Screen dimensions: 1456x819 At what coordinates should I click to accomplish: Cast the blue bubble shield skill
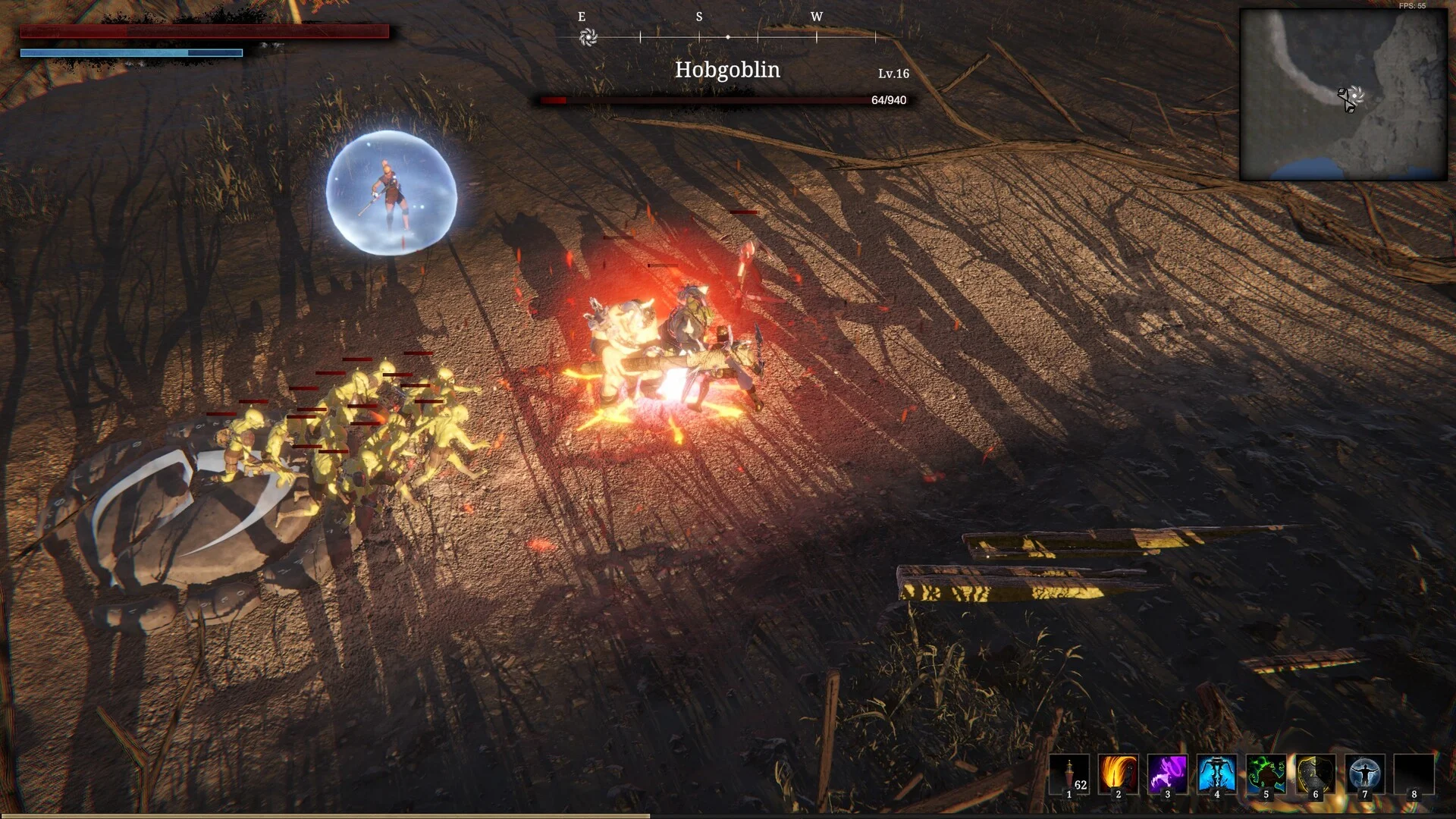tap(1365, 774)
